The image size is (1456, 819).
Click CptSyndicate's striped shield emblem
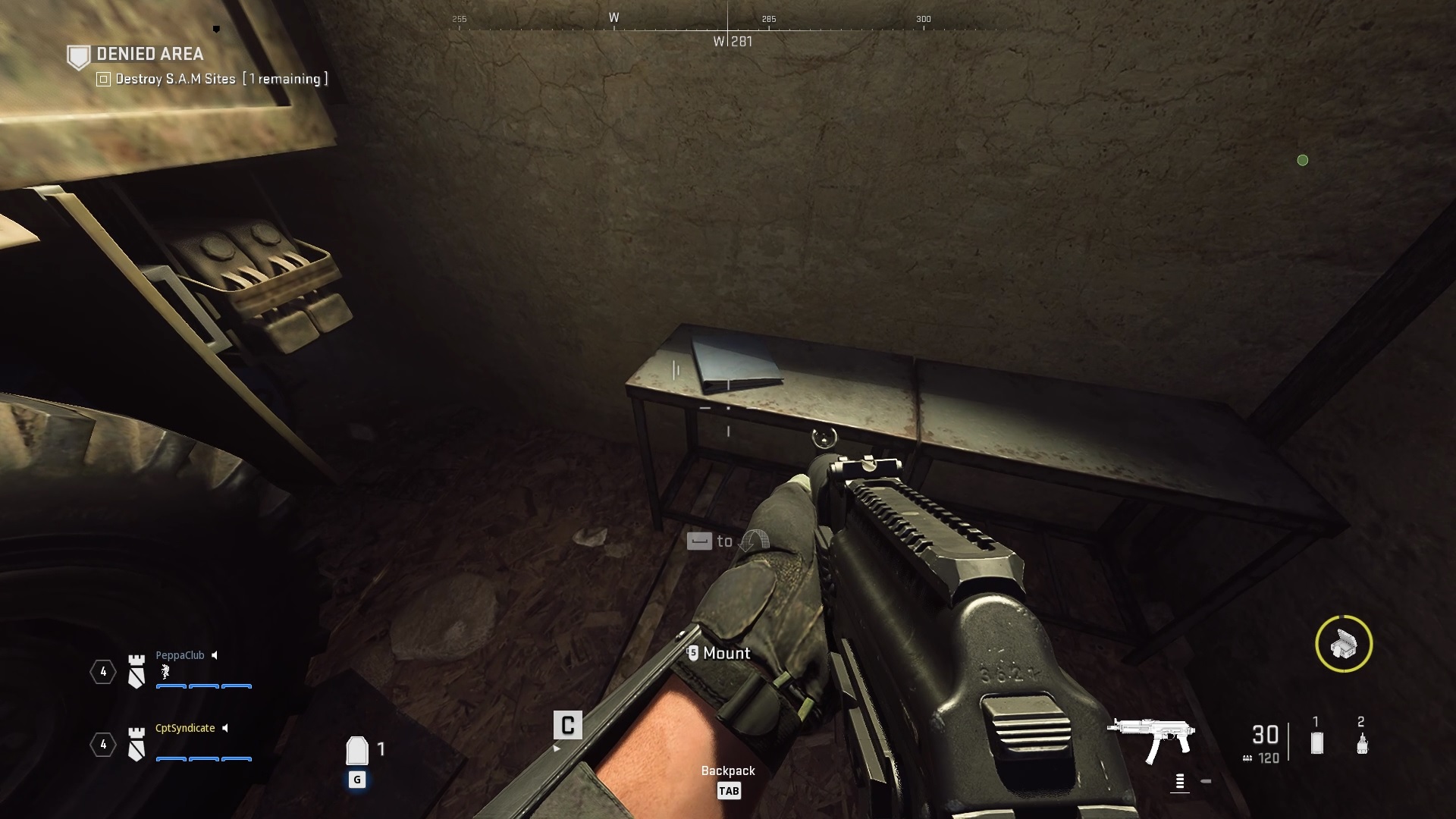135,744
